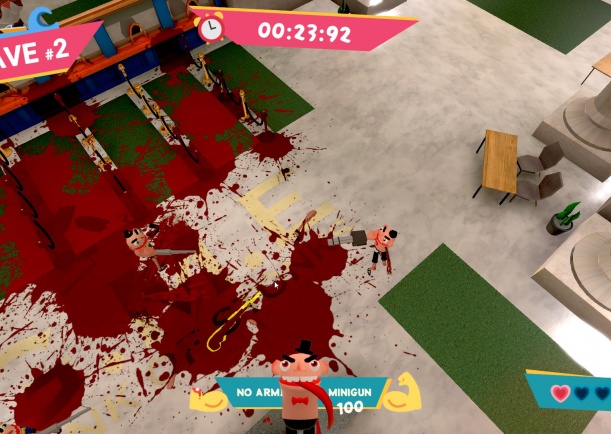Viewport: 611px width, 434px height.
Task: Select the Wave #2 banner
Action: [40, 52]
